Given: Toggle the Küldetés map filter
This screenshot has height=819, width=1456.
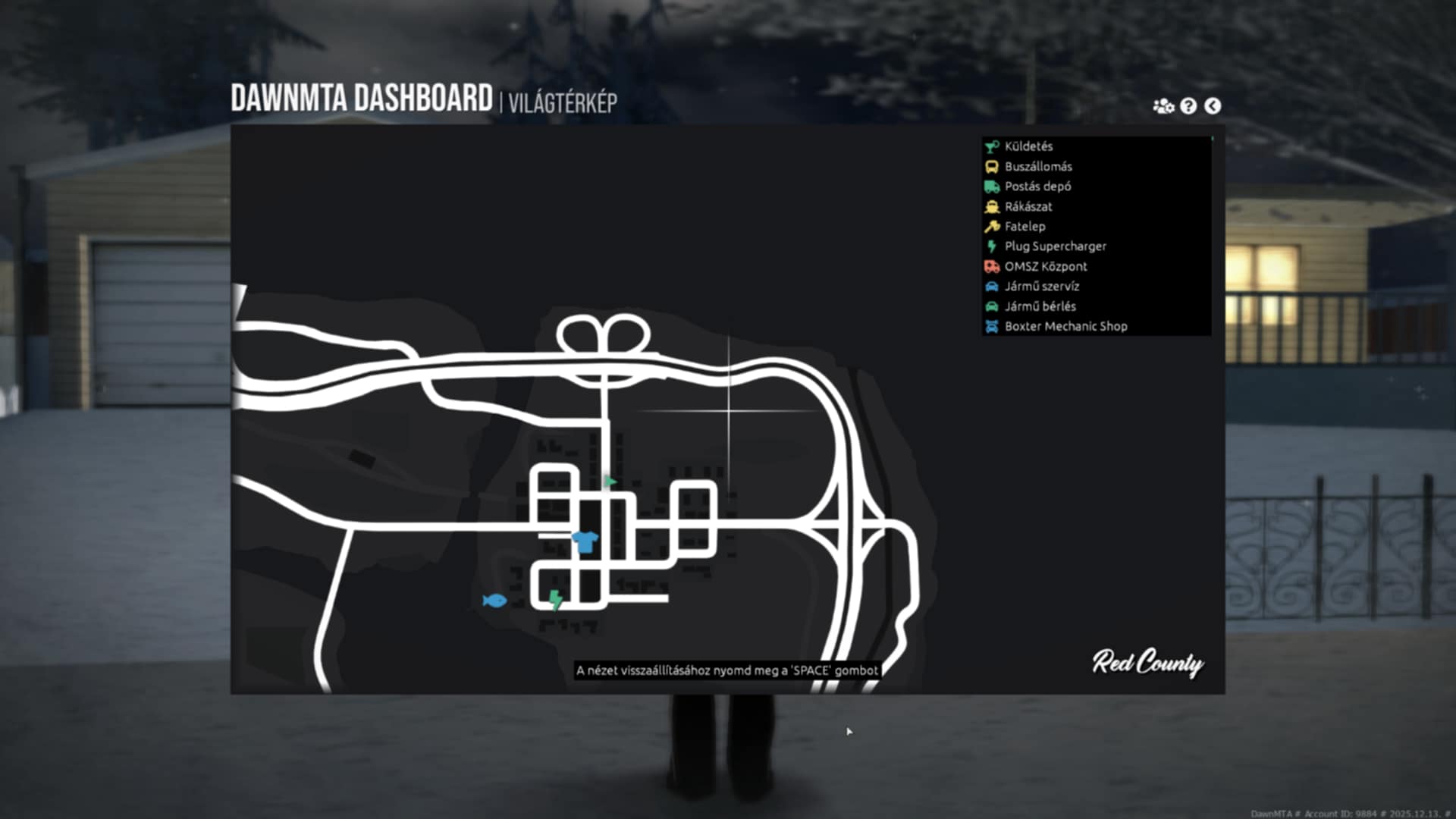Looking at the screenshot, I should 1025,146.
